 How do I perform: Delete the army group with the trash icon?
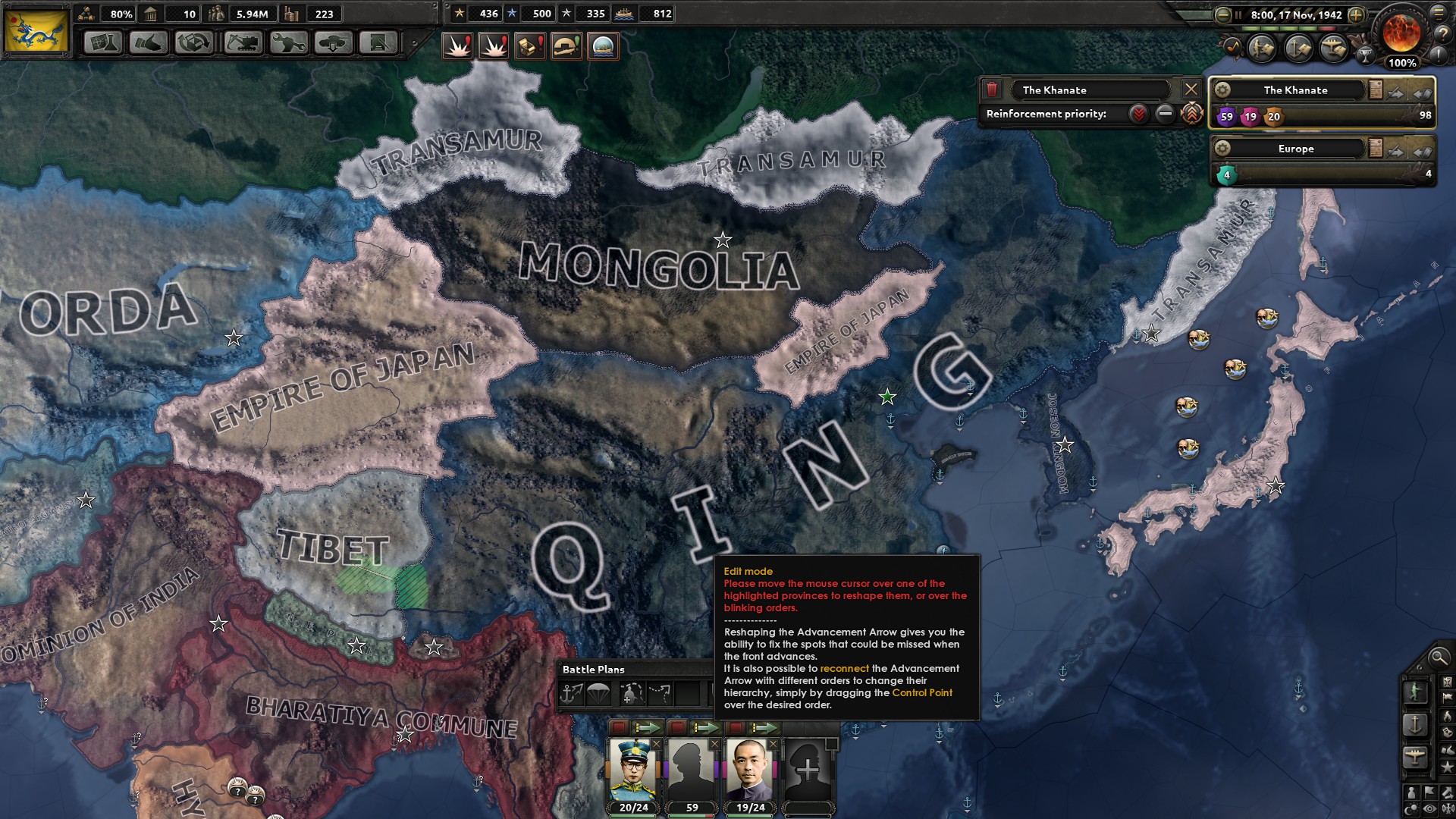(991, 89)
